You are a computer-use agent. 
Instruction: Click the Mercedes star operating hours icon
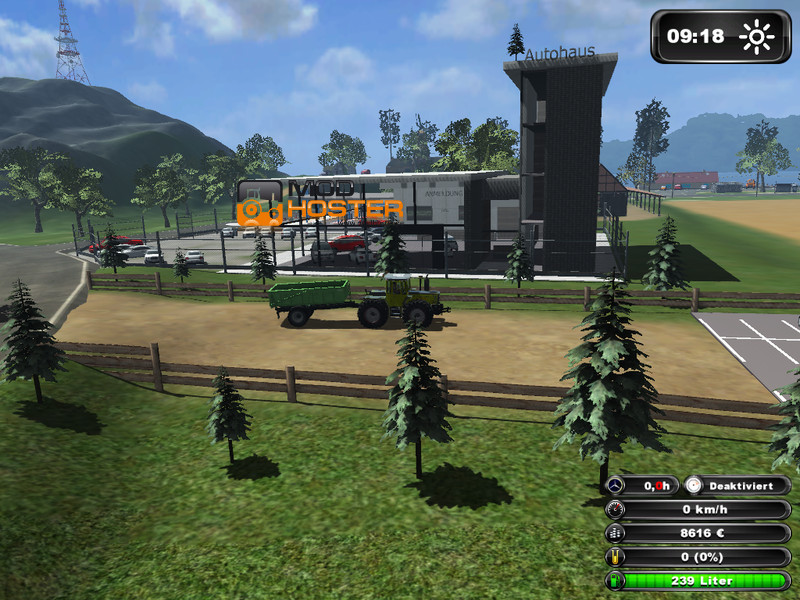[x=616, y=485]
